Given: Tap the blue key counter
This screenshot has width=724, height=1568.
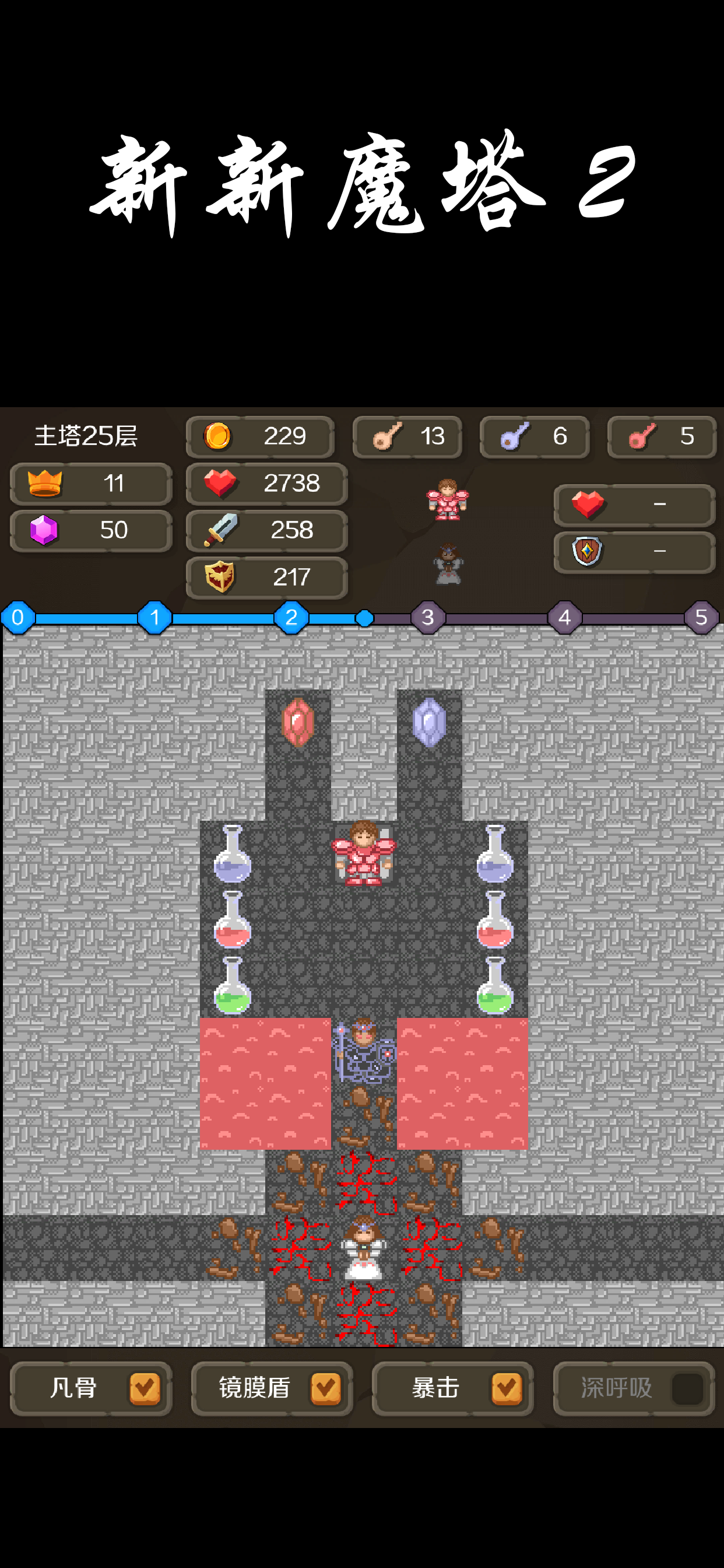Looking at the screenshot, I should coord(534,436).
